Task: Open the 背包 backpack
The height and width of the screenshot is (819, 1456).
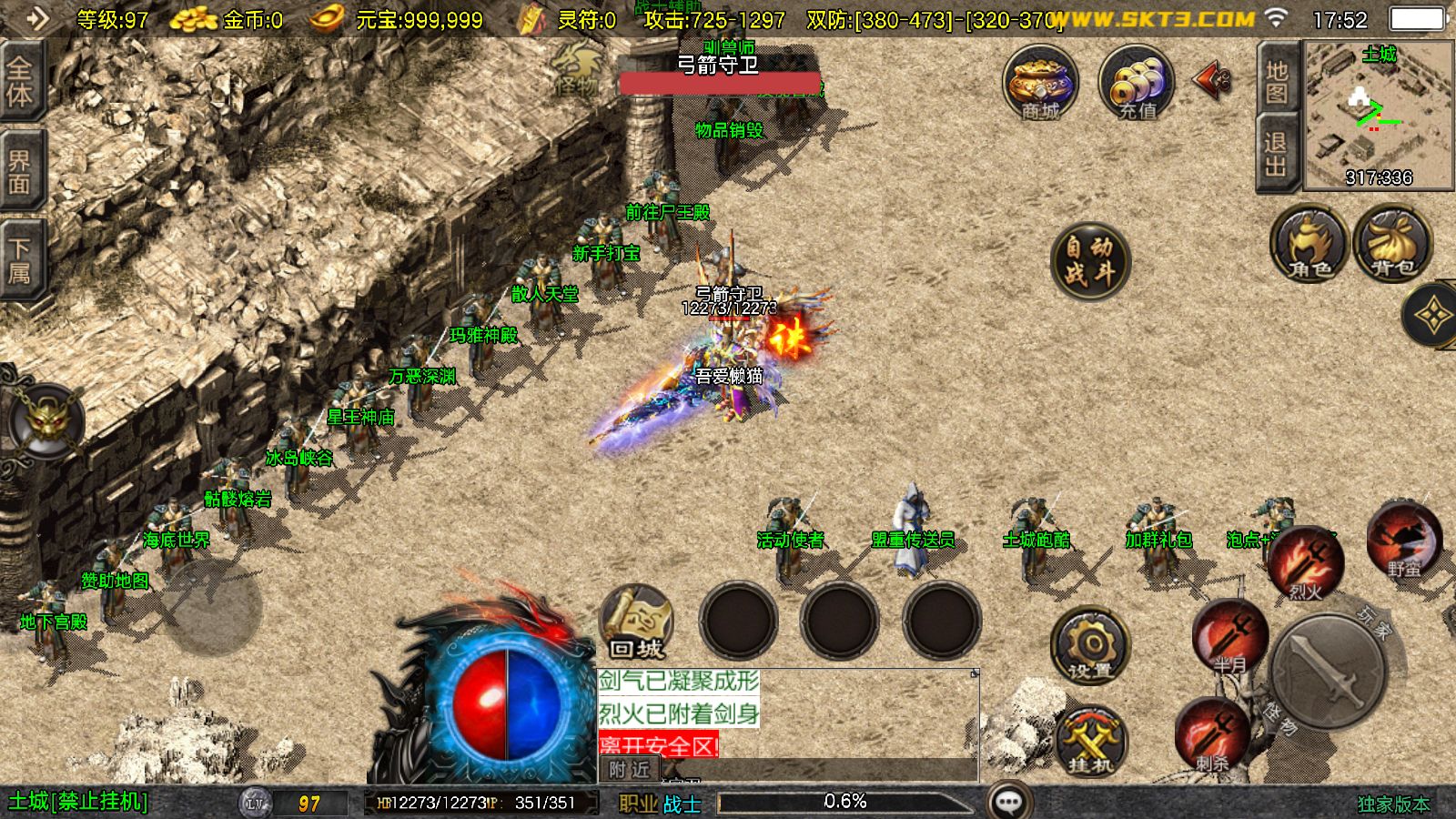Action: 1392,244
